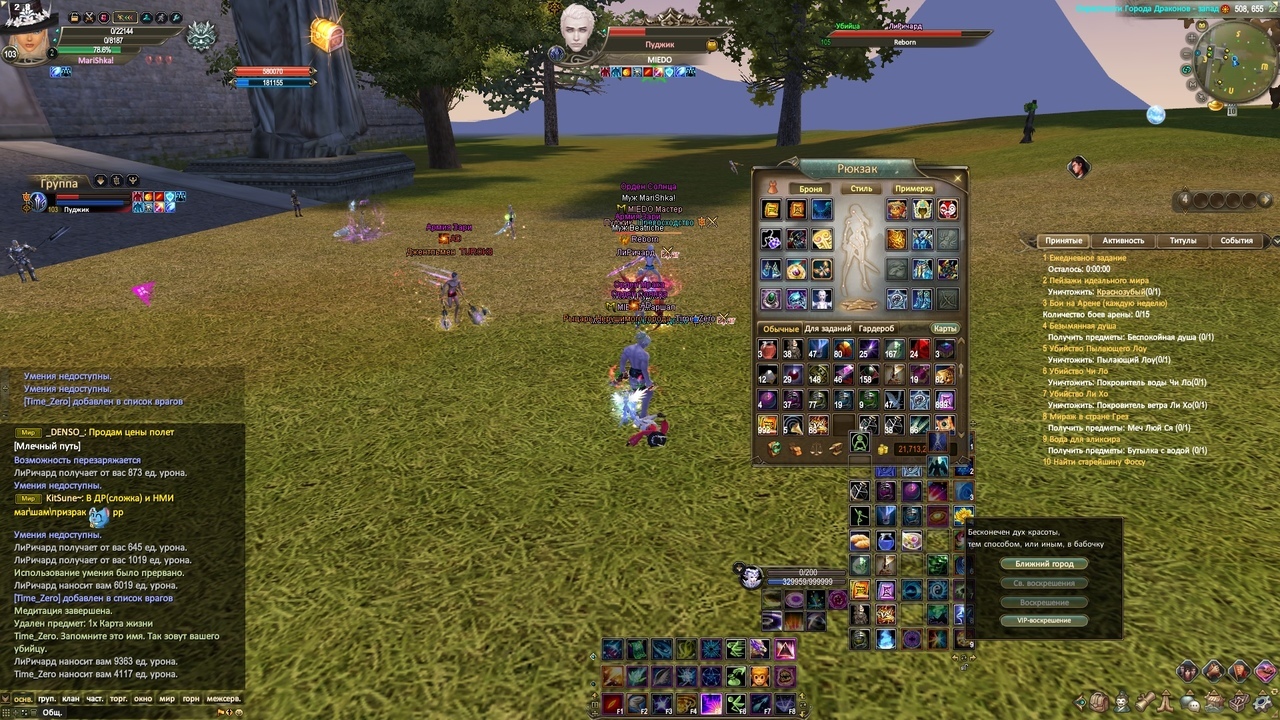Select the yellow flower skill icon

click(x=963, y=516)
